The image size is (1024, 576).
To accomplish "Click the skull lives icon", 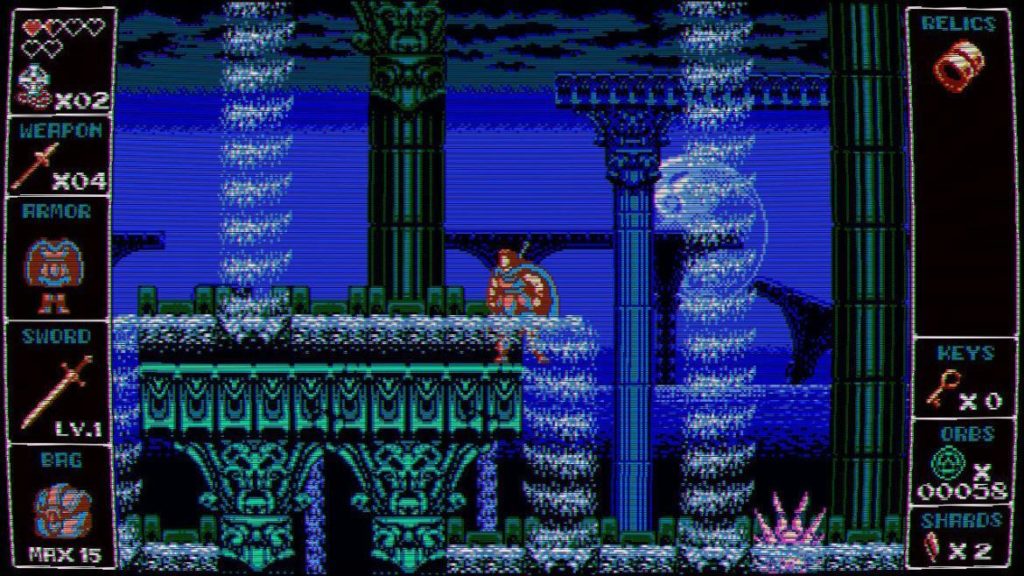I will pos(35,86).
